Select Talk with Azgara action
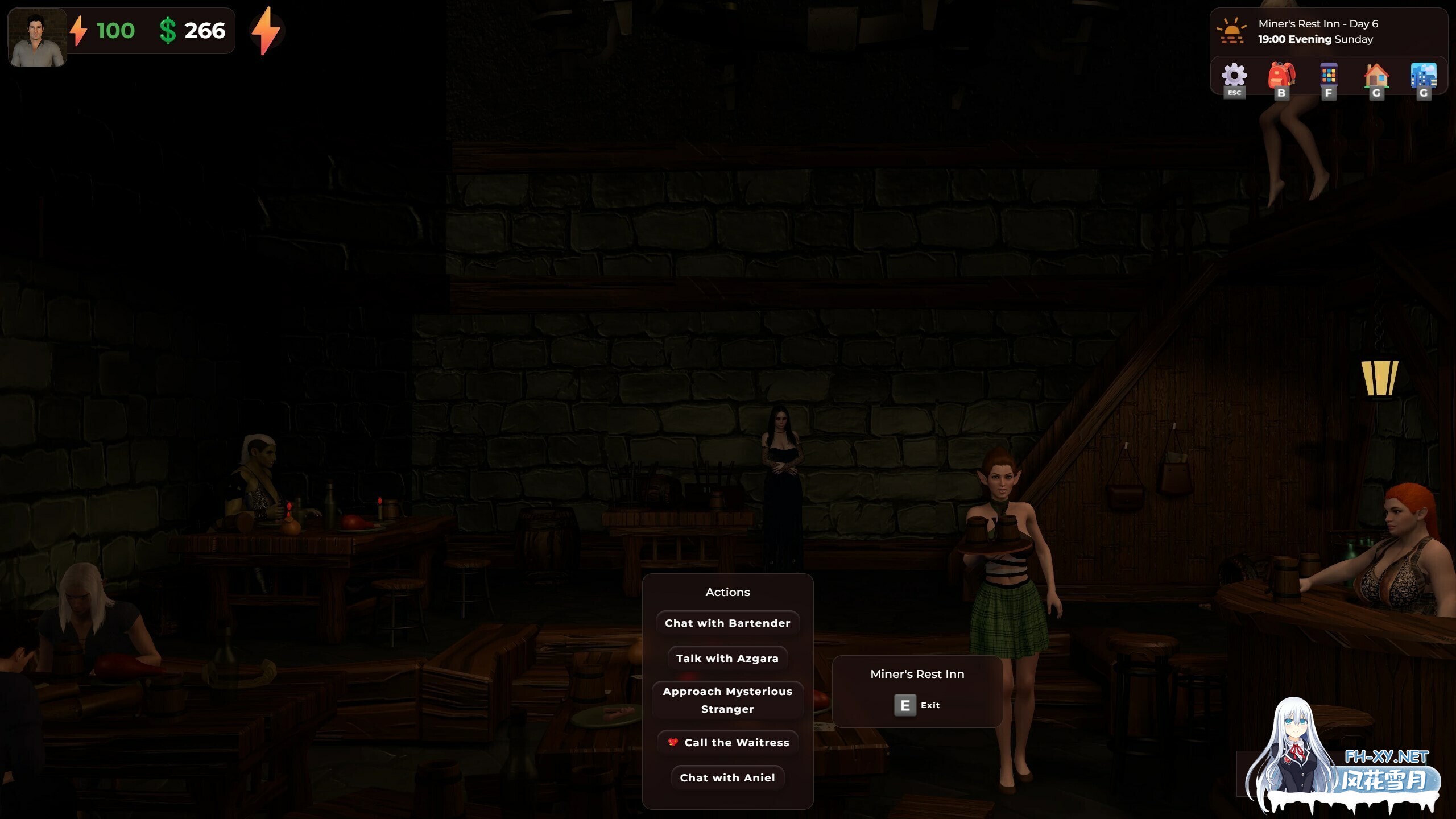 pos(727,658)
